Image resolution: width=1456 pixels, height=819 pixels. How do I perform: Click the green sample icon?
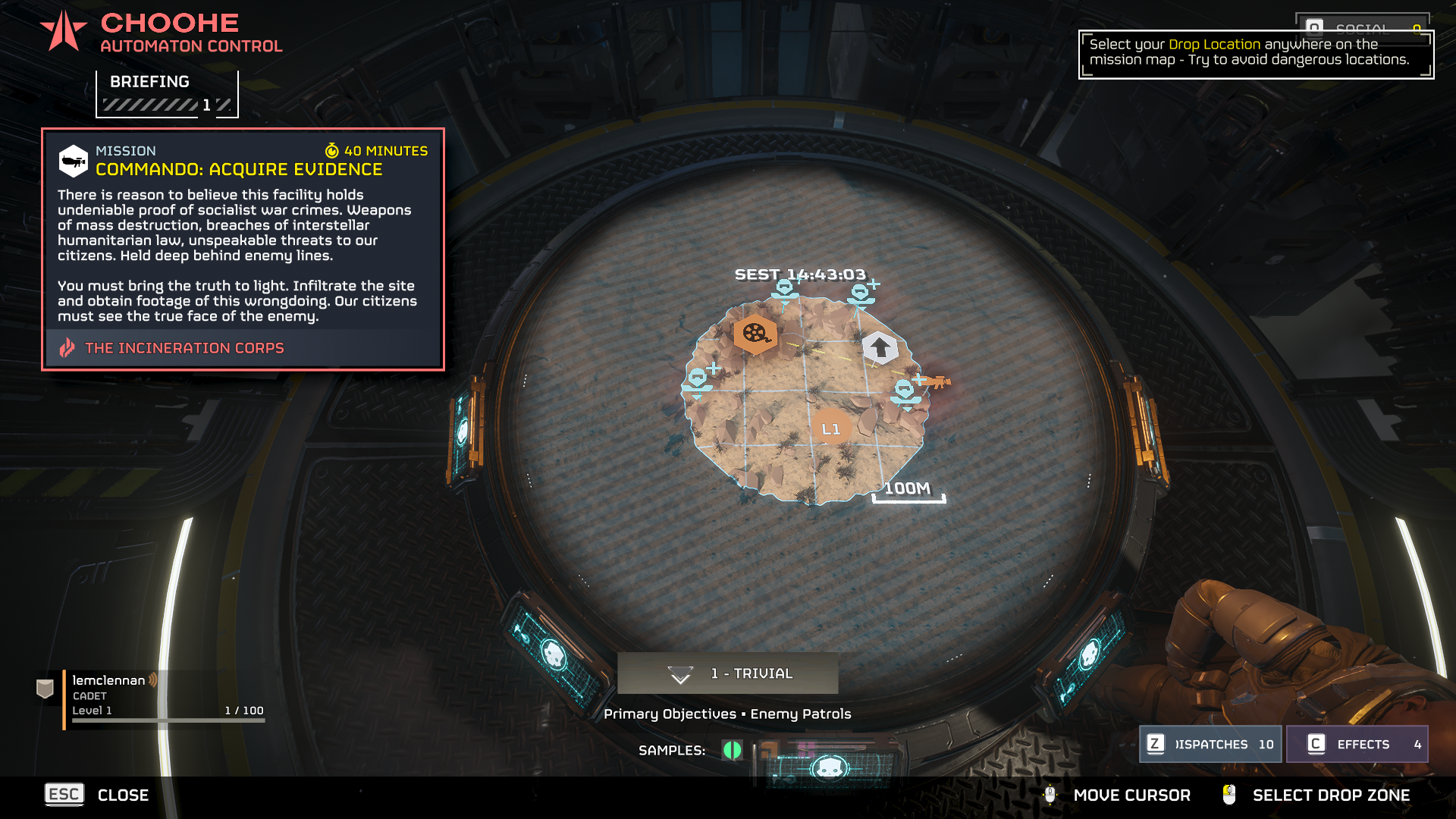[732, 750]
